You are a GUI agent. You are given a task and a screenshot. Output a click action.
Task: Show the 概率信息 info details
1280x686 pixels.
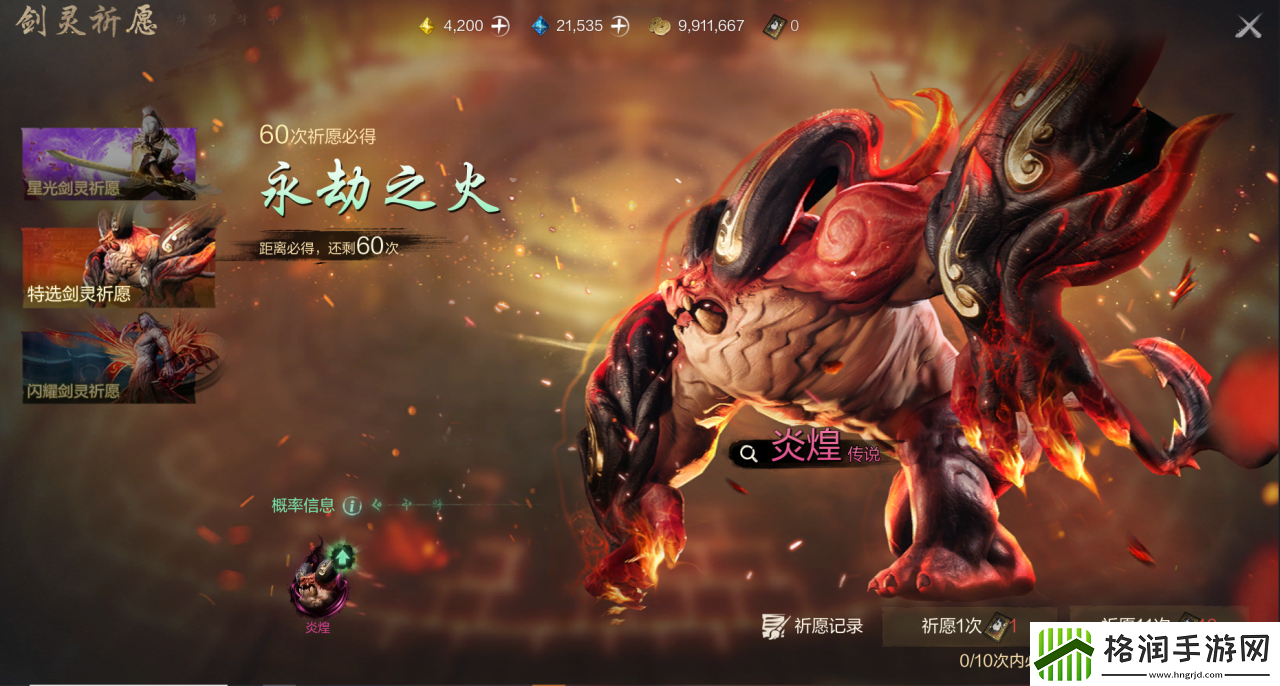[352, 506]
